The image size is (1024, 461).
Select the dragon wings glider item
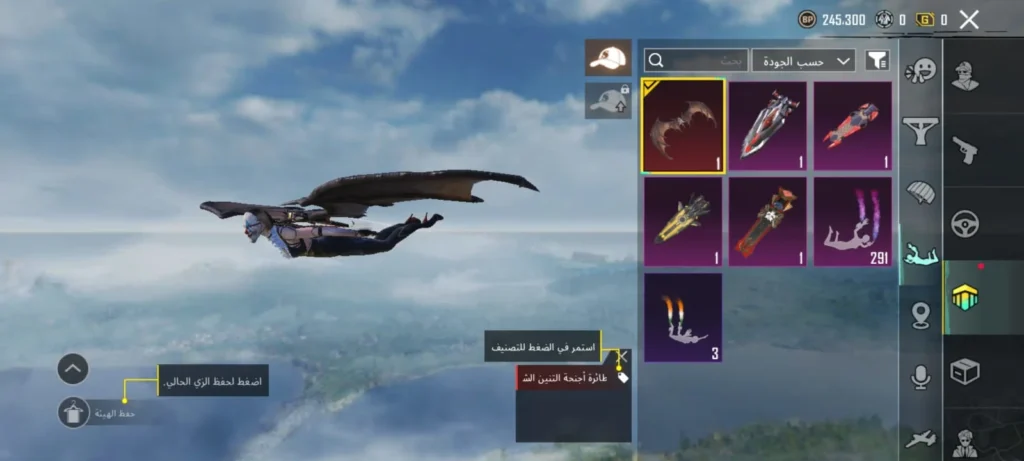[683, 126]
